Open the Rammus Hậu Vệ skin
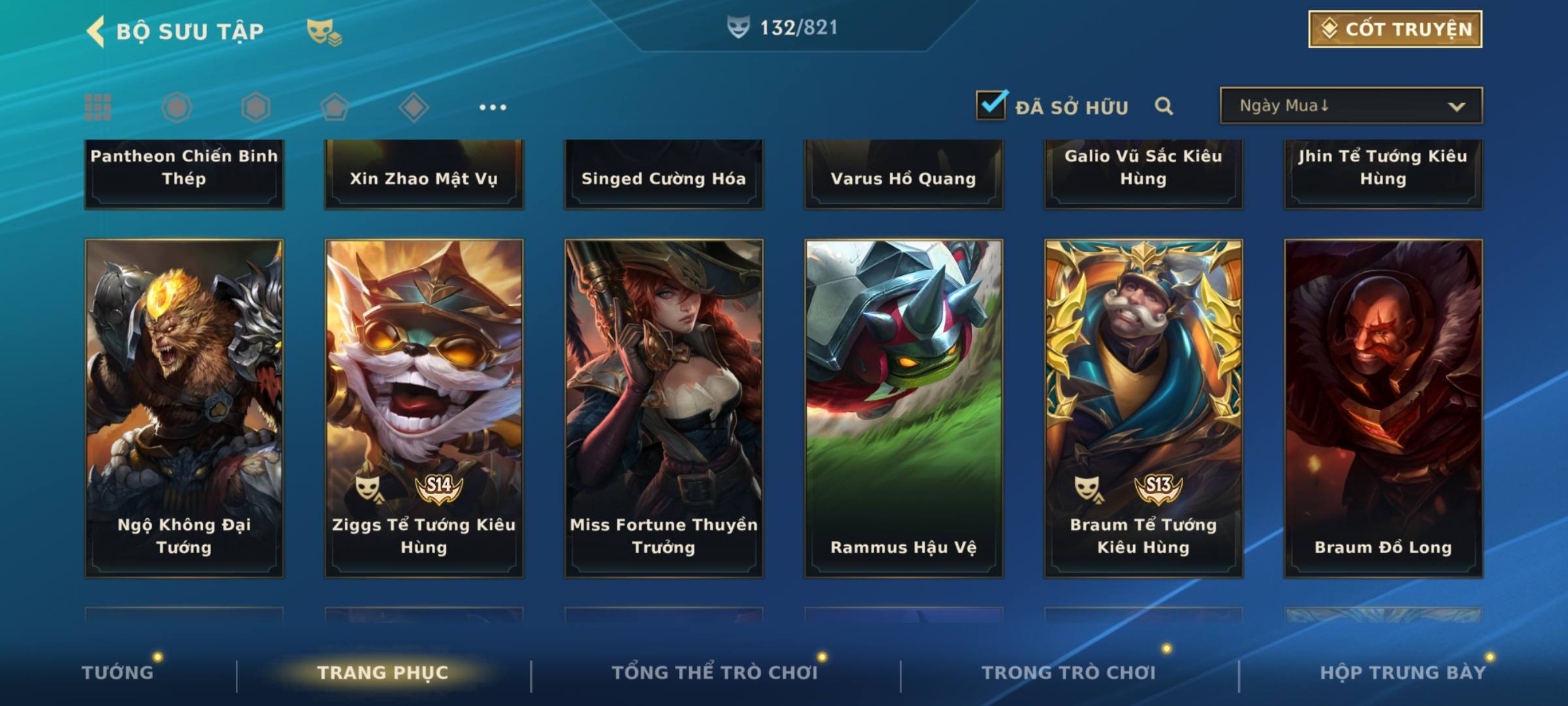 (904, 408)
